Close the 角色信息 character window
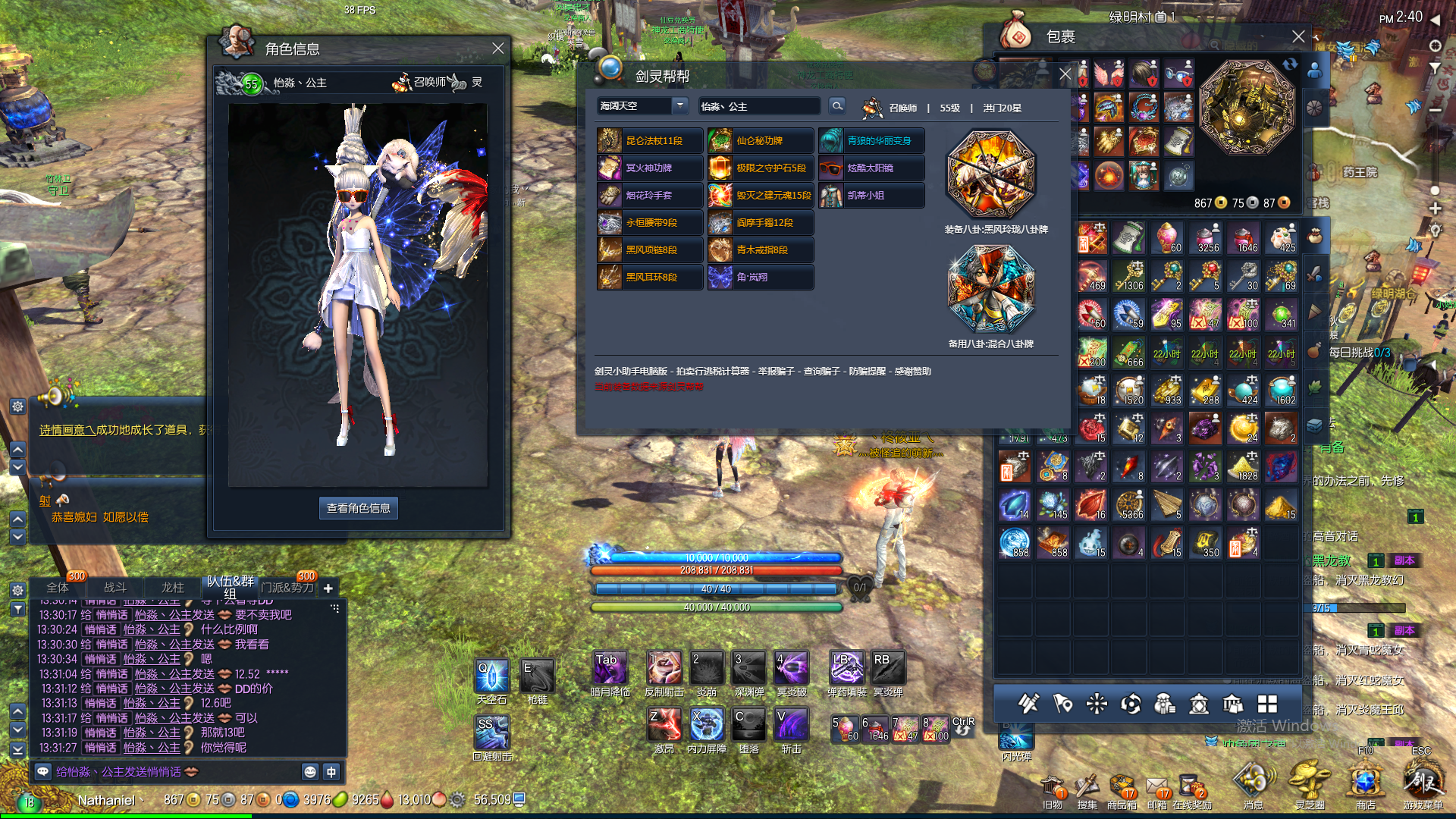 click(497, 49)
